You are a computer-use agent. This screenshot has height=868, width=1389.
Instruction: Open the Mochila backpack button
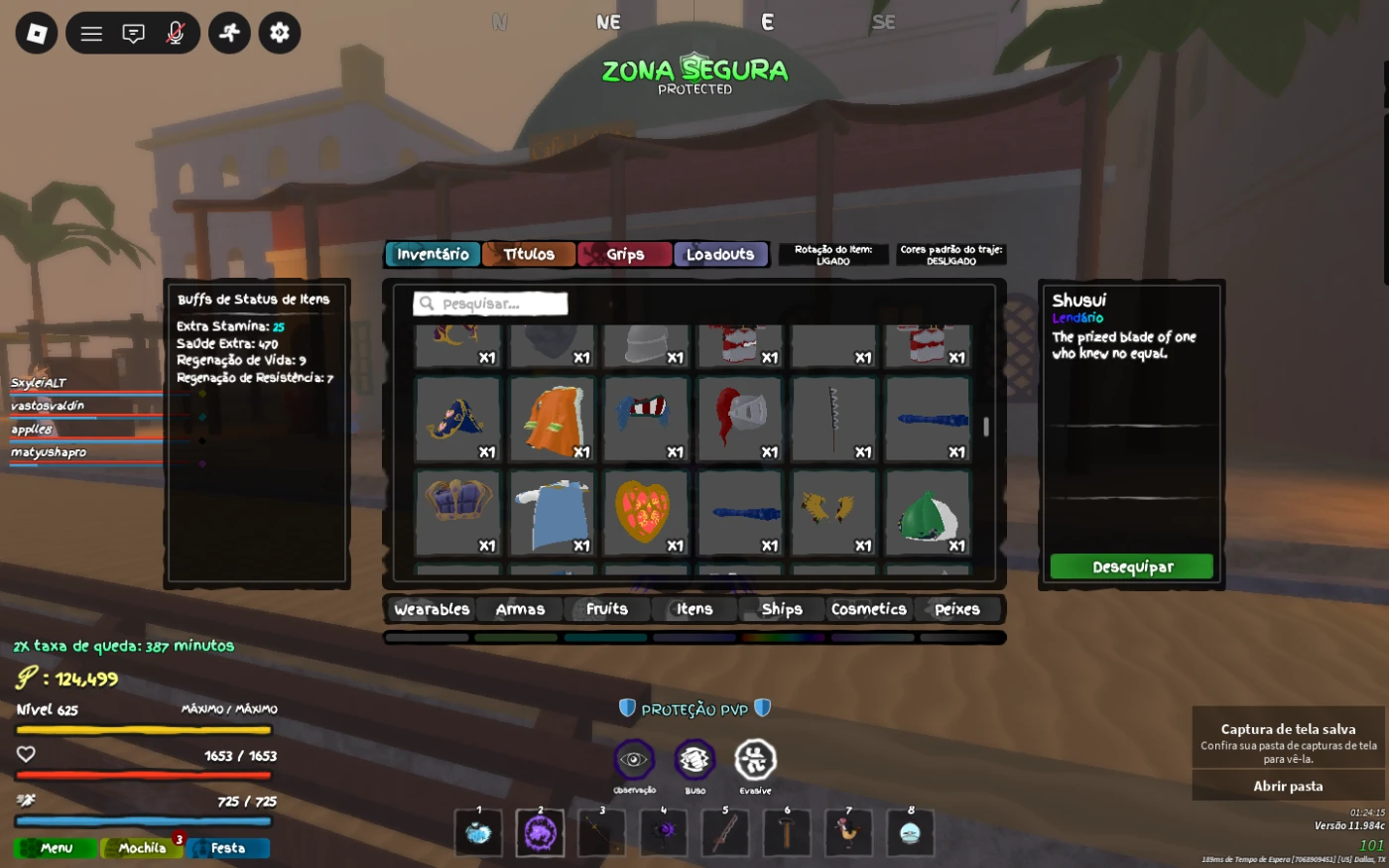142,848
